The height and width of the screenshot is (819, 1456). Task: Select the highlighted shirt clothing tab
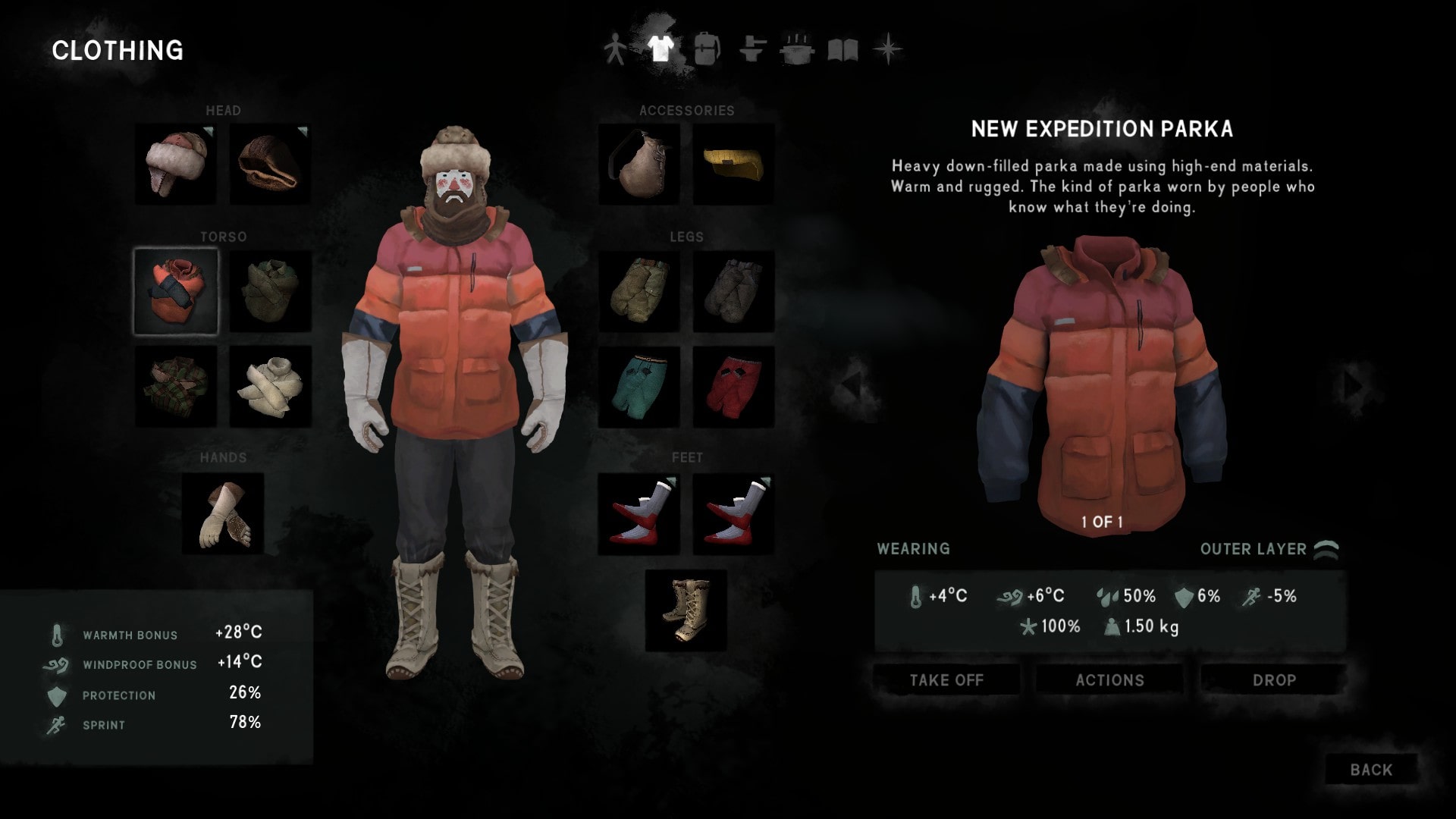pos(660,49)
